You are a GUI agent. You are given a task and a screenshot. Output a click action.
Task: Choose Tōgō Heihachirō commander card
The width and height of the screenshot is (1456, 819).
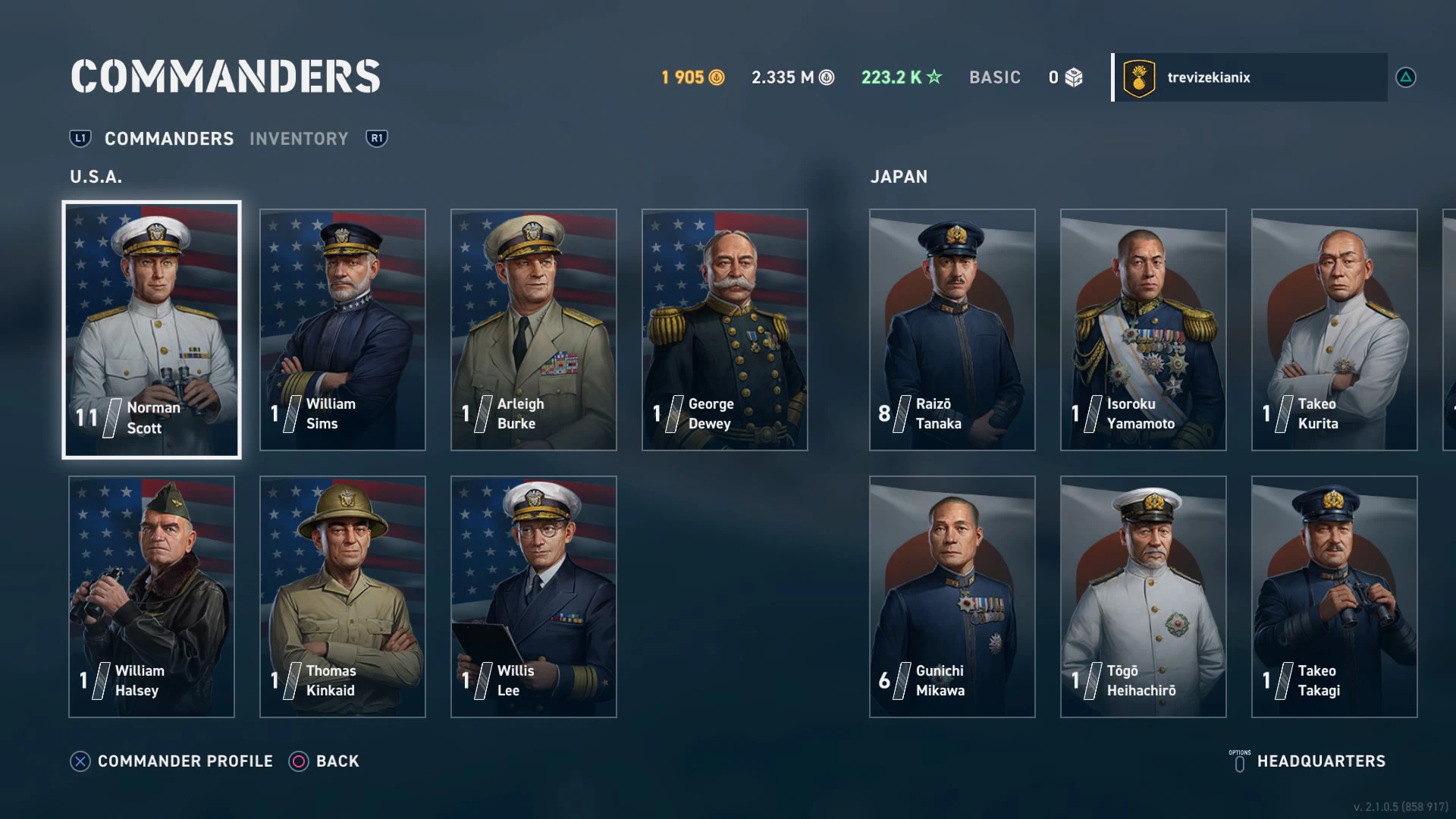coord(1144,597)
